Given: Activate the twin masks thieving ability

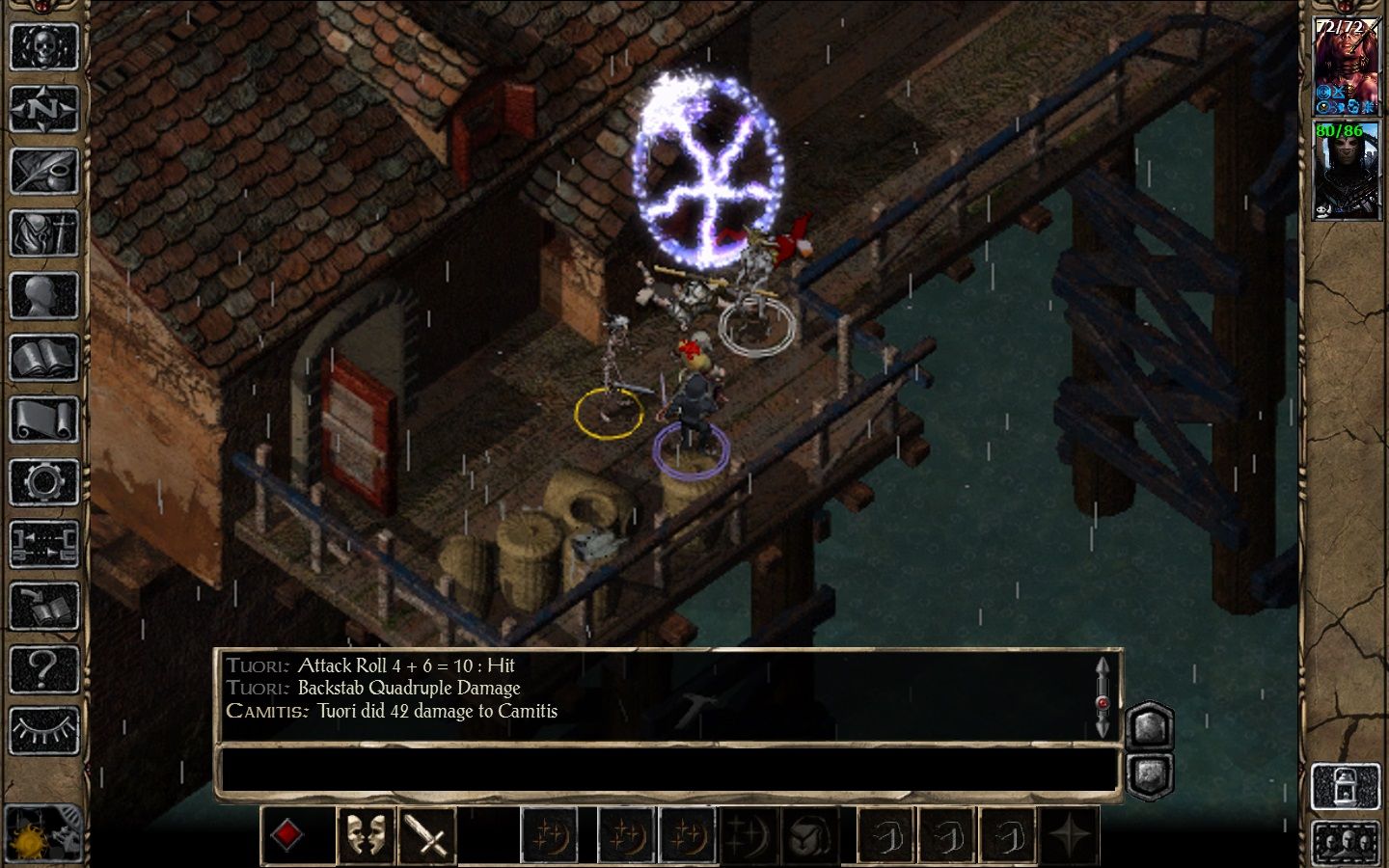Looking at the screenshot, I should pyautogui.click(x=366, y=835).
